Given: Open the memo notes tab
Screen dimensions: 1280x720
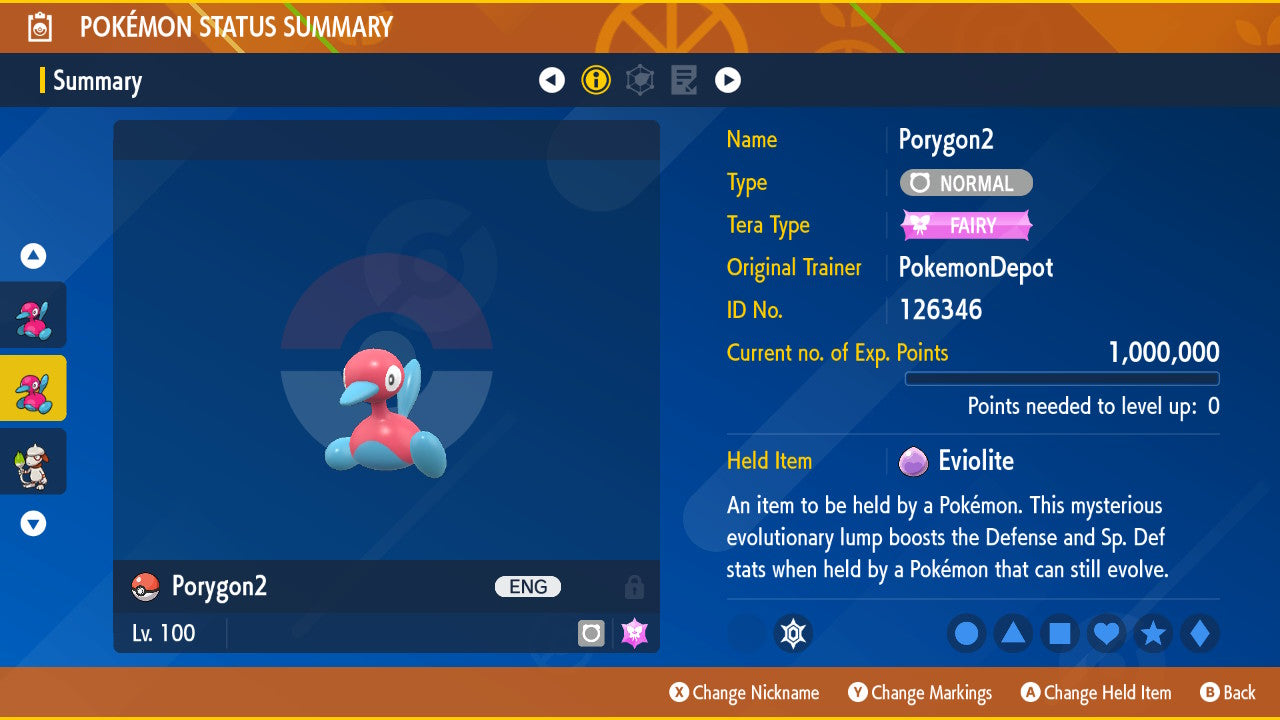Looking at the screenshot, I should [684, 80].
